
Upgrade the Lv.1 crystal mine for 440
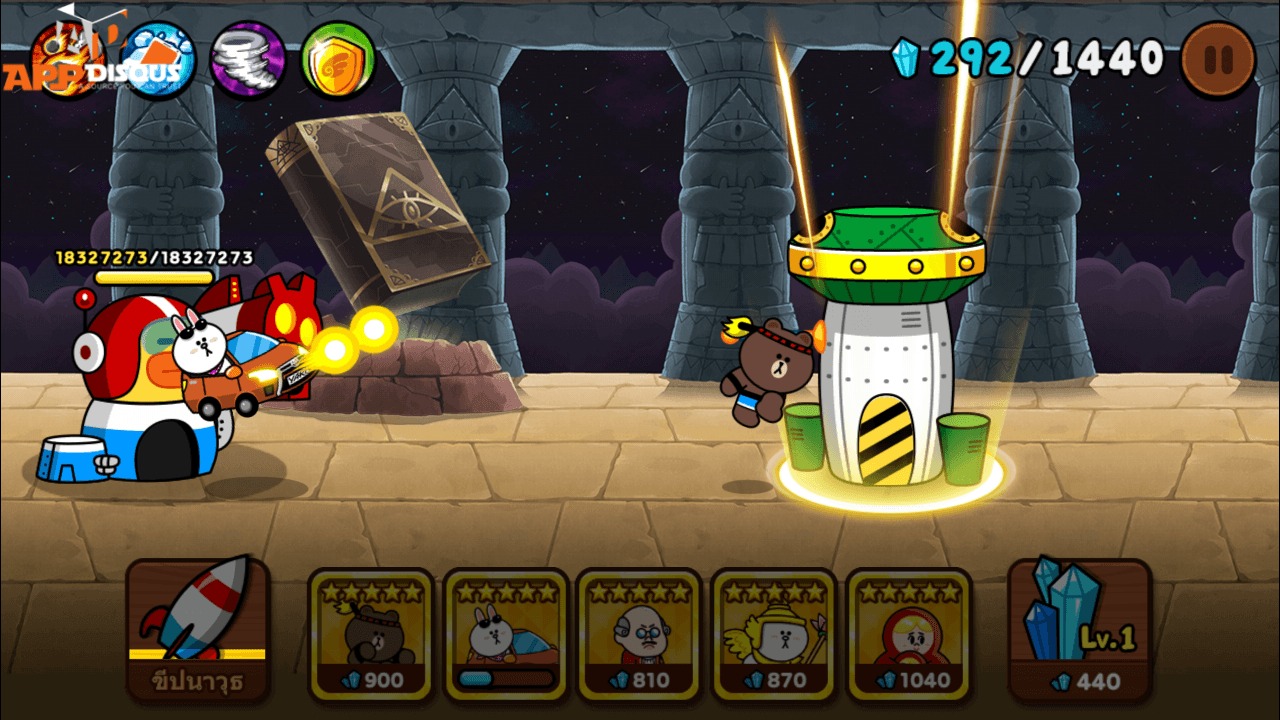(1078, 628)
